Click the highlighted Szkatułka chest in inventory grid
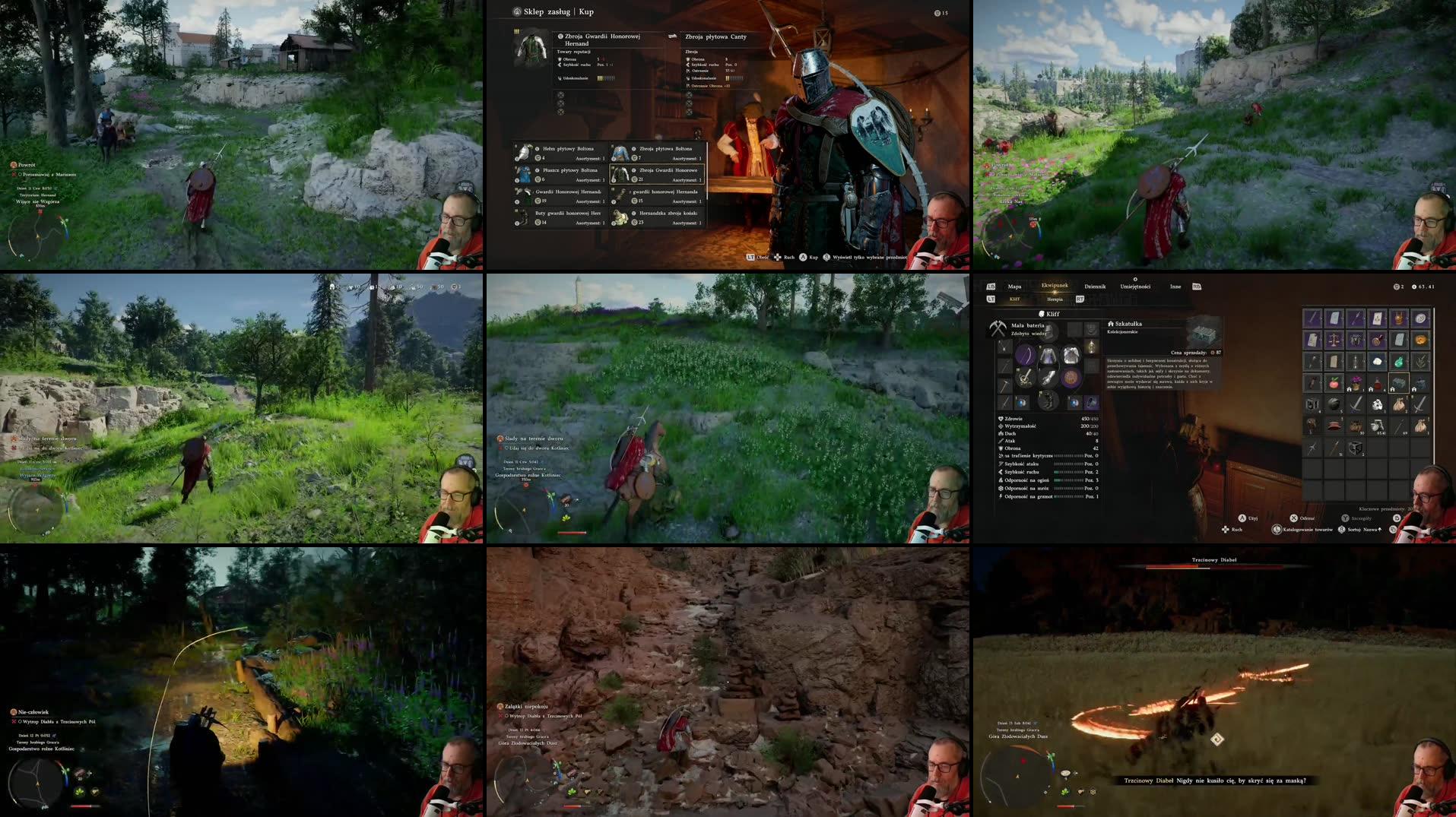The image size is (1456, 817). pyautogui.click(x=1398, y=384)
